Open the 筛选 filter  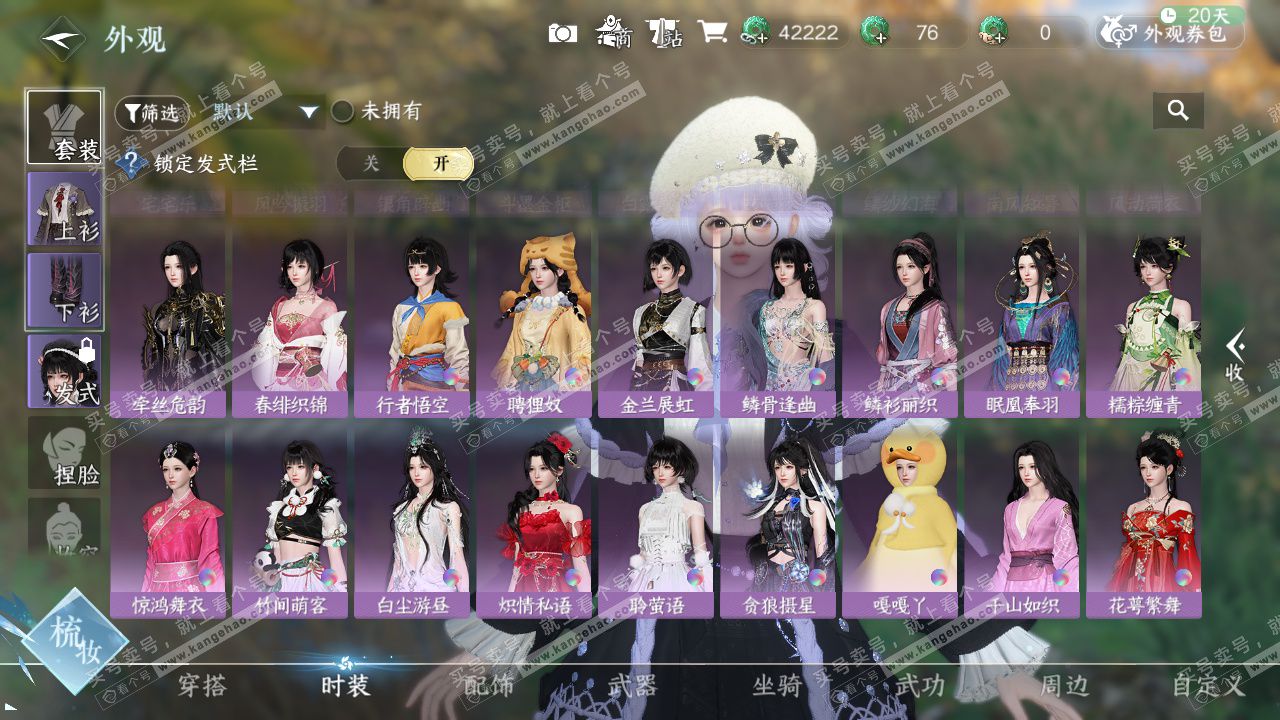pos(151,112)
